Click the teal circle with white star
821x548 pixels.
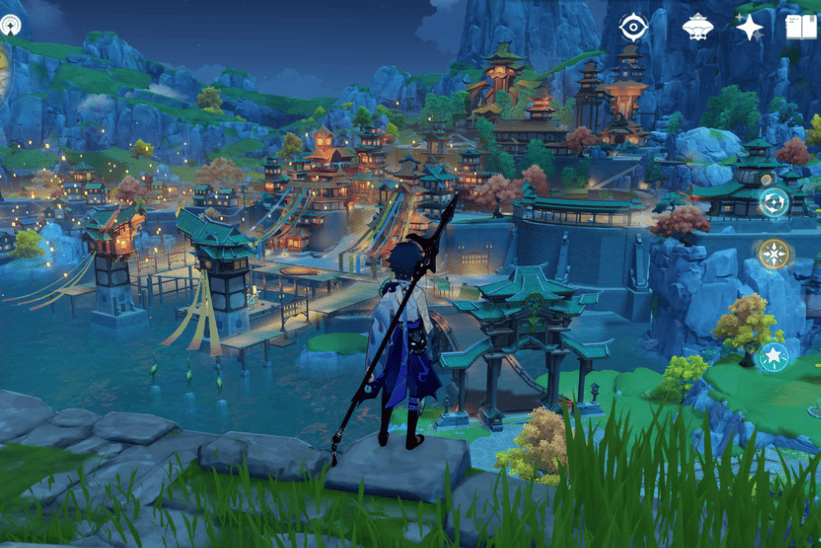773,357
